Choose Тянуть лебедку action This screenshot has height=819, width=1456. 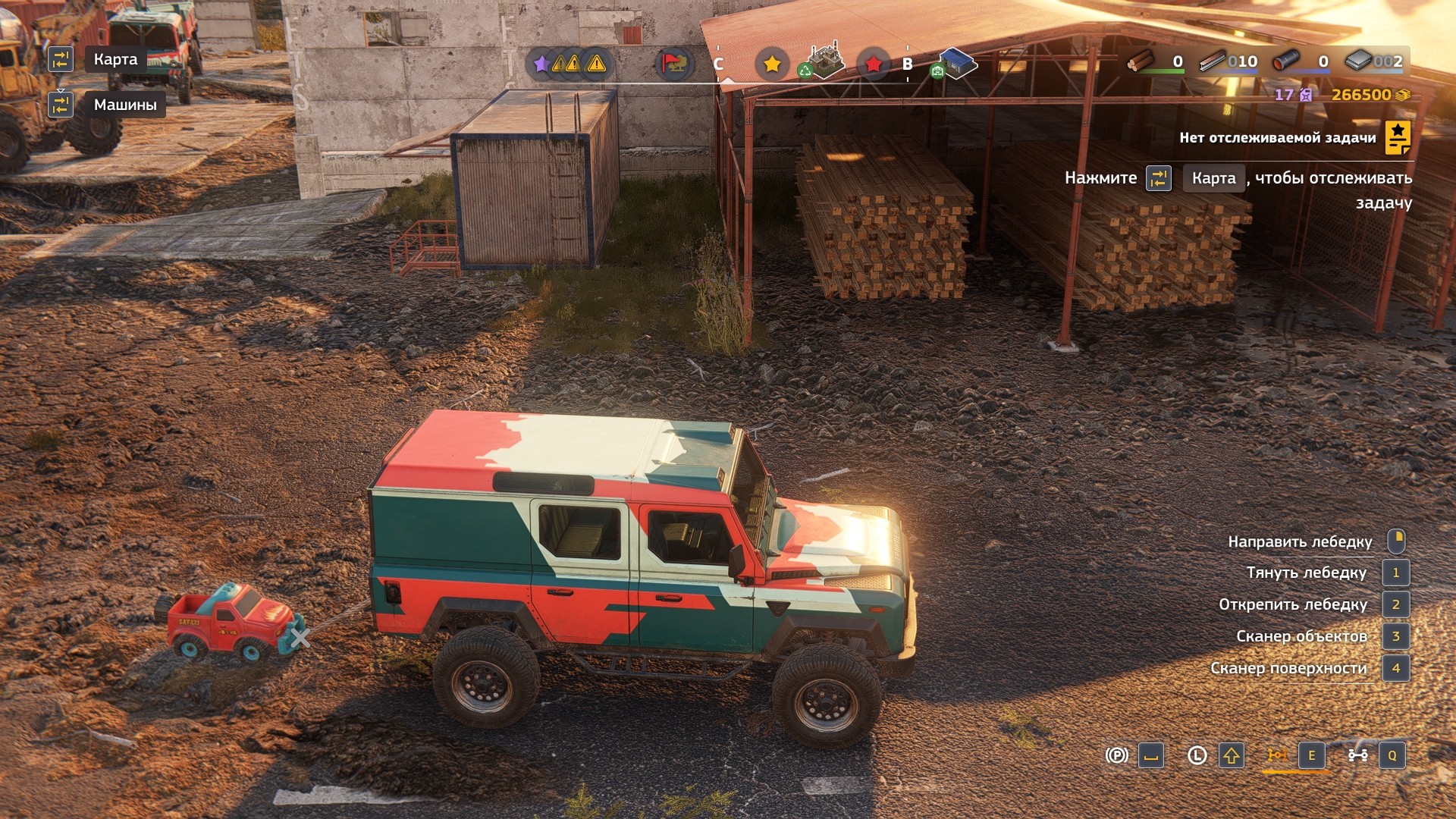[x=1306, y=573]
